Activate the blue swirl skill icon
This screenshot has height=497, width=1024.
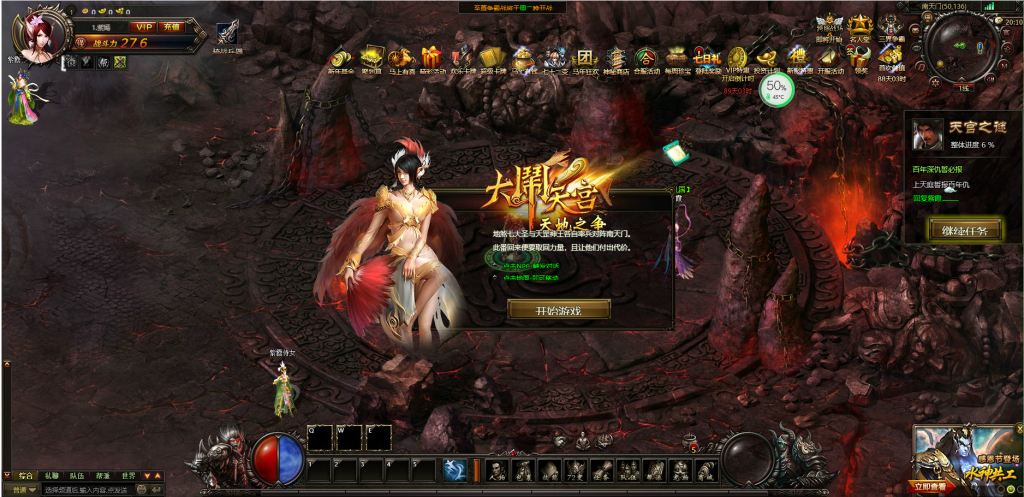click(x=453, y=468)
